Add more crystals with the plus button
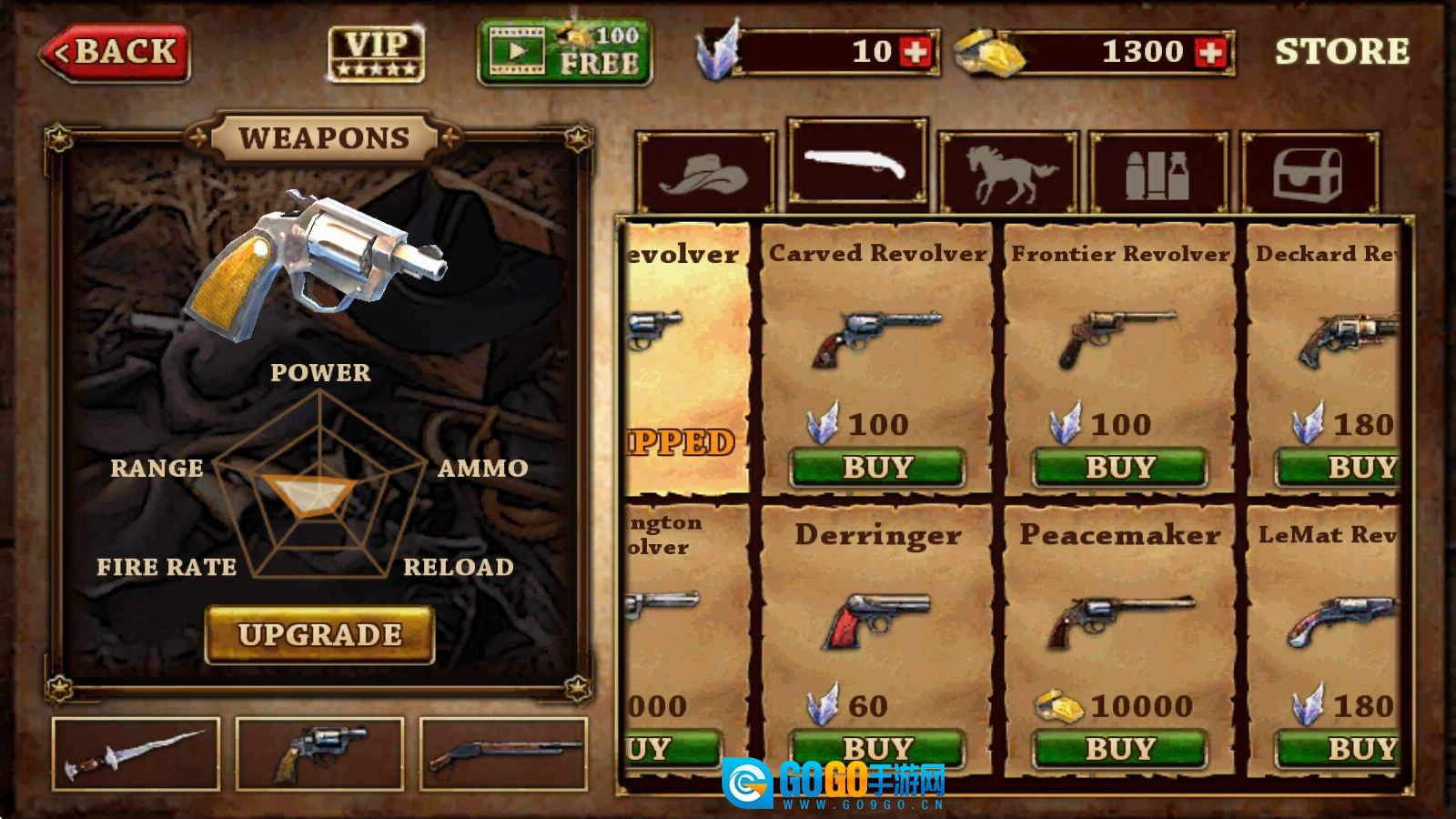 pyautogui.click(x=915, y=52)
